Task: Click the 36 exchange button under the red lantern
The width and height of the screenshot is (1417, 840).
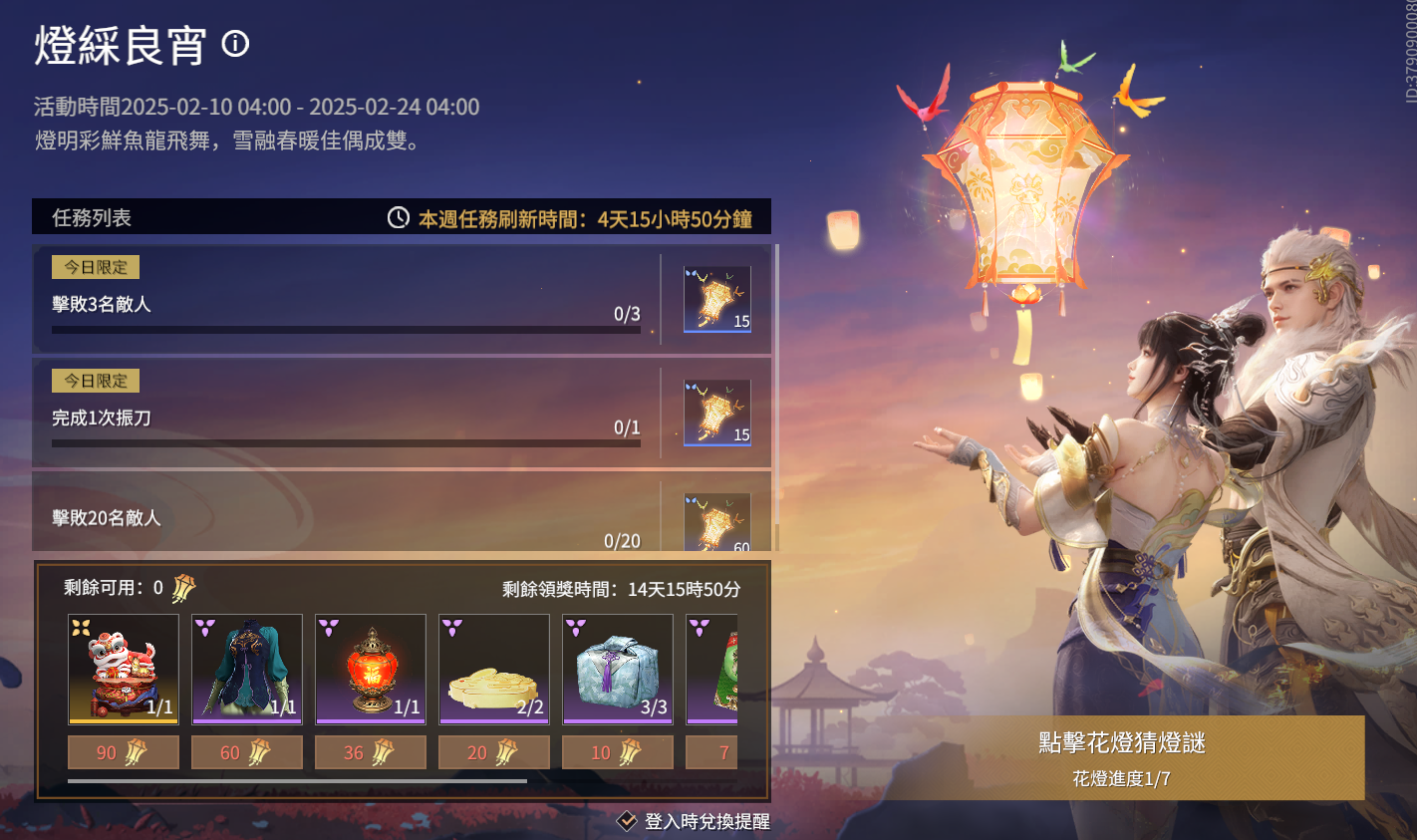Action: (x=370, y=753)
